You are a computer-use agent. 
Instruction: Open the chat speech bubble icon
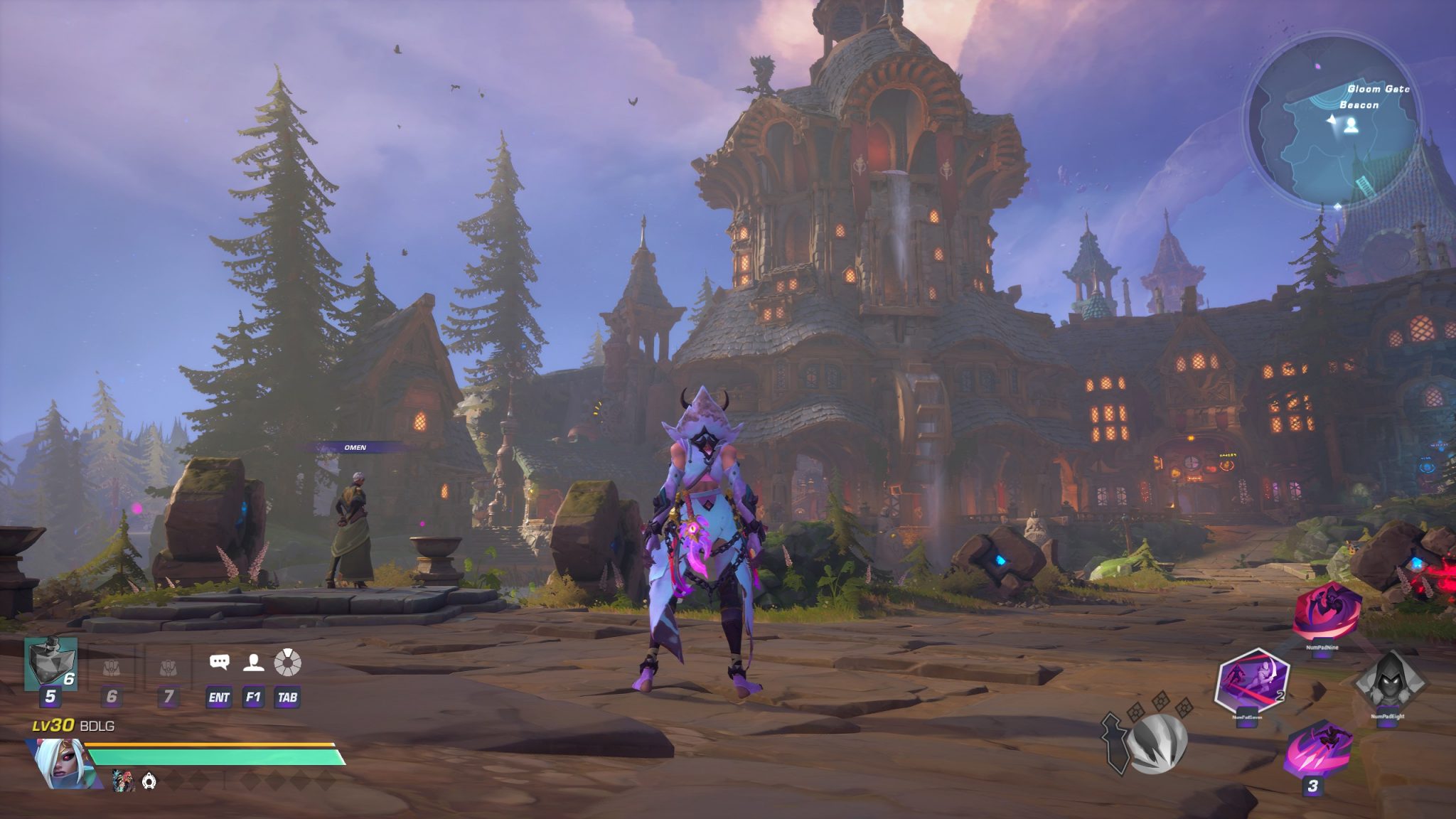point(219,663)
